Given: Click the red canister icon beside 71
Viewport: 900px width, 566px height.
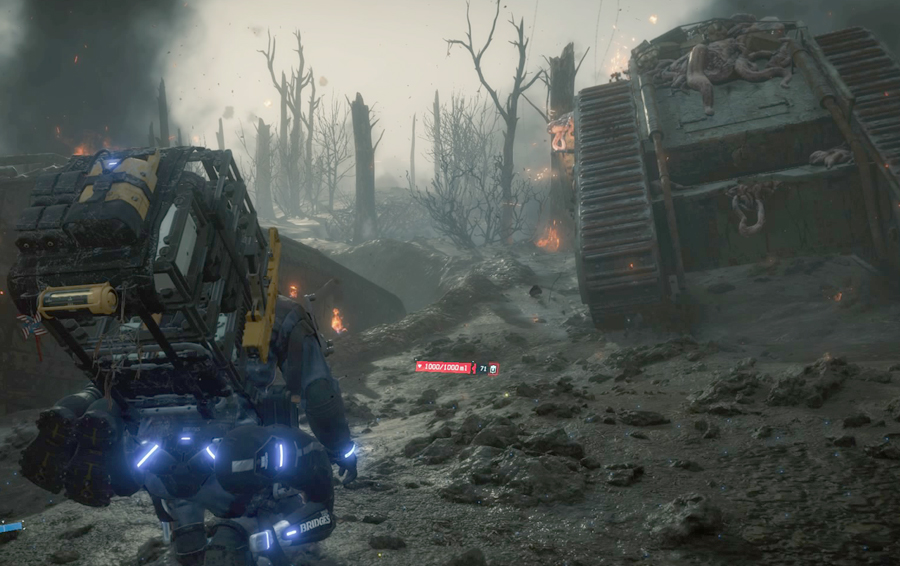Looking at the screenshot, I should click(x=493, y=369).
